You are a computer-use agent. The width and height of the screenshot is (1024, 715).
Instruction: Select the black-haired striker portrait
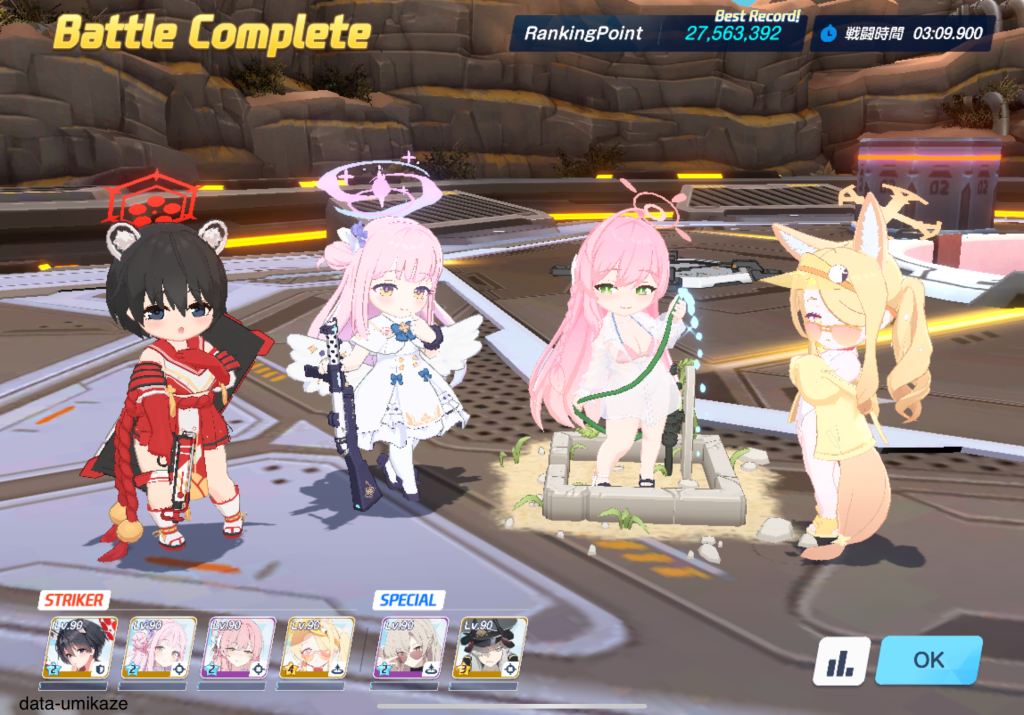click(x=81, y=647)
